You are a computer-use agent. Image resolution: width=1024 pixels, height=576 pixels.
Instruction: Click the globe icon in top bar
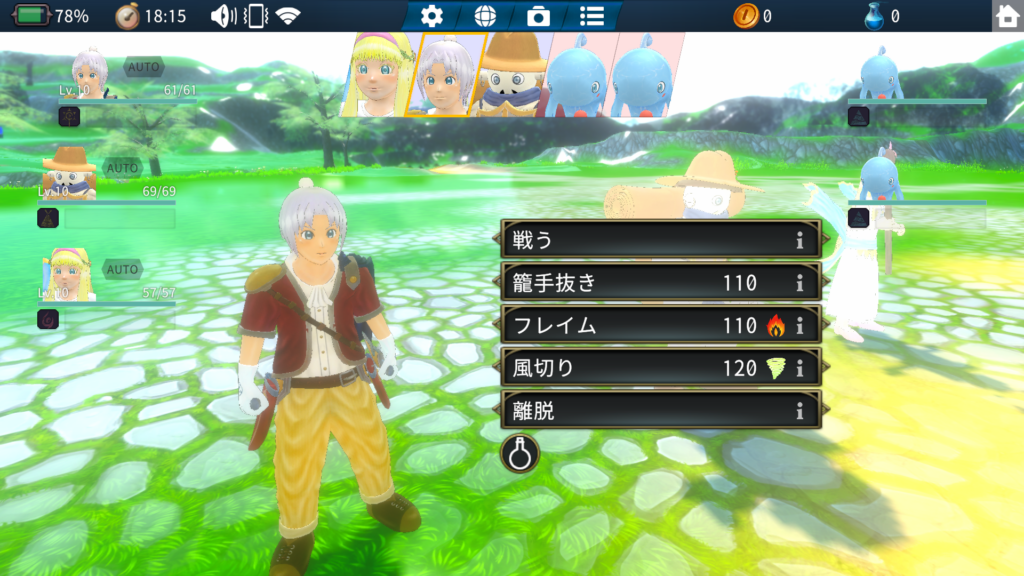(485, 16)
